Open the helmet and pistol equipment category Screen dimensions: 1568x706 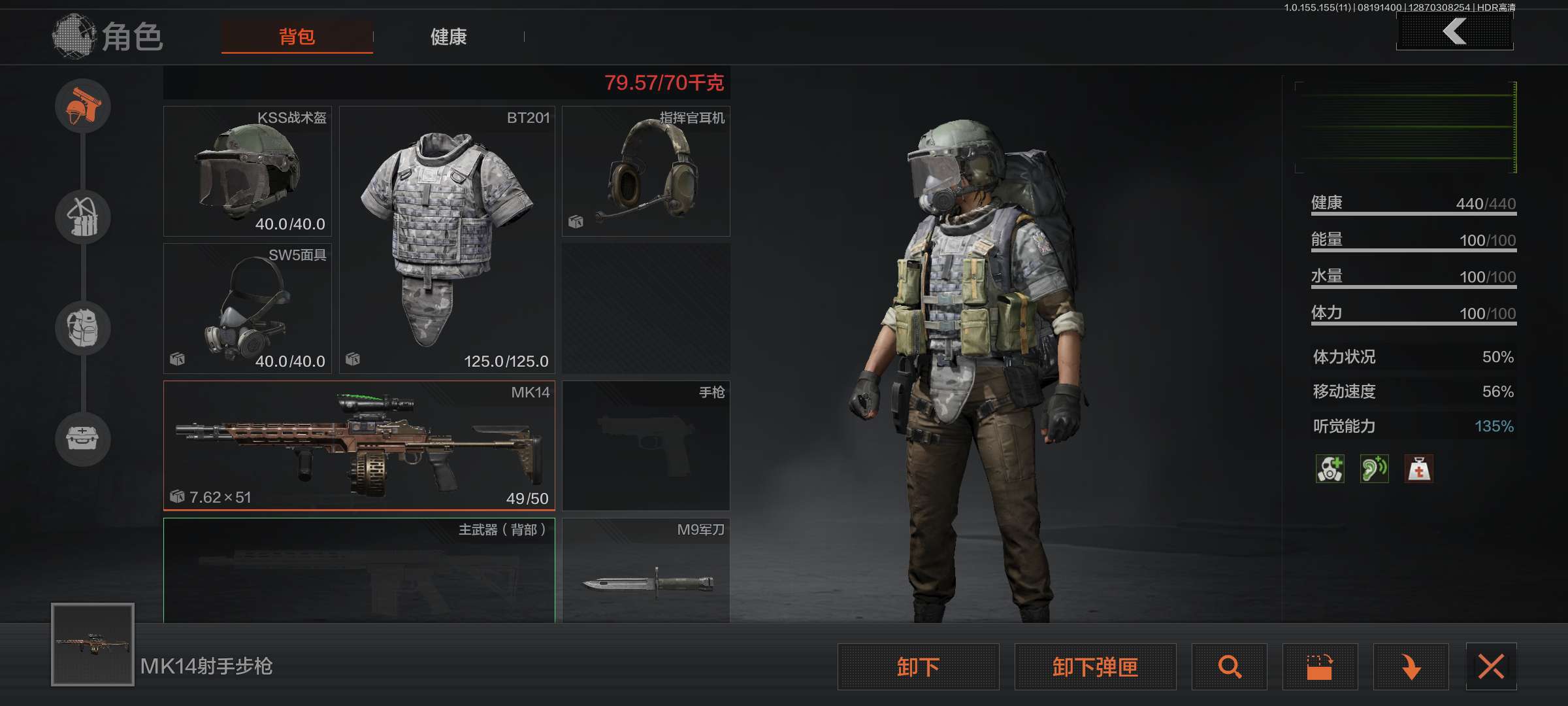pos(83,106)
